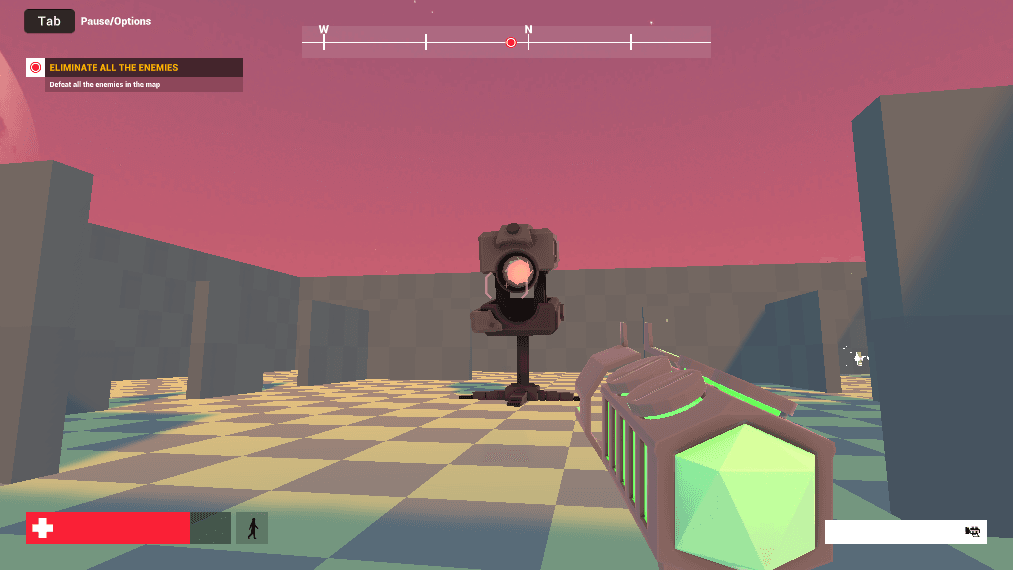The image size is (1013, 570).
Task: Click the red objective target icon
Action: coord(36,68)
